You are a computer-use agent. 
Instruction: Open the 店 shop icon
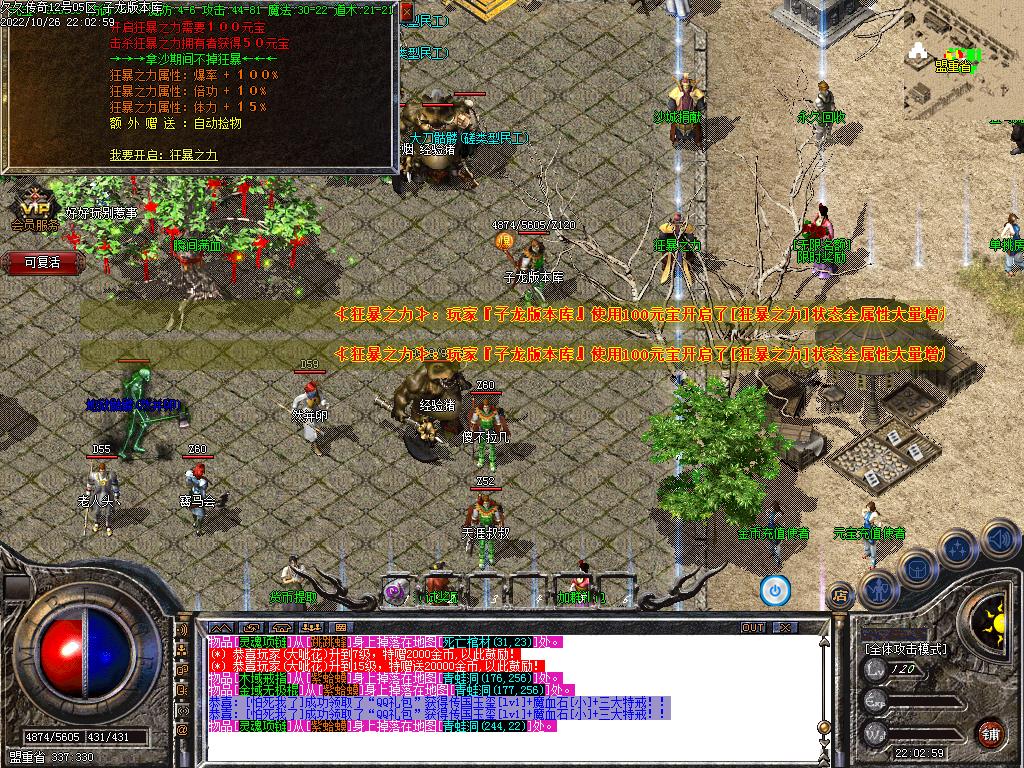(x=840, y=597)
